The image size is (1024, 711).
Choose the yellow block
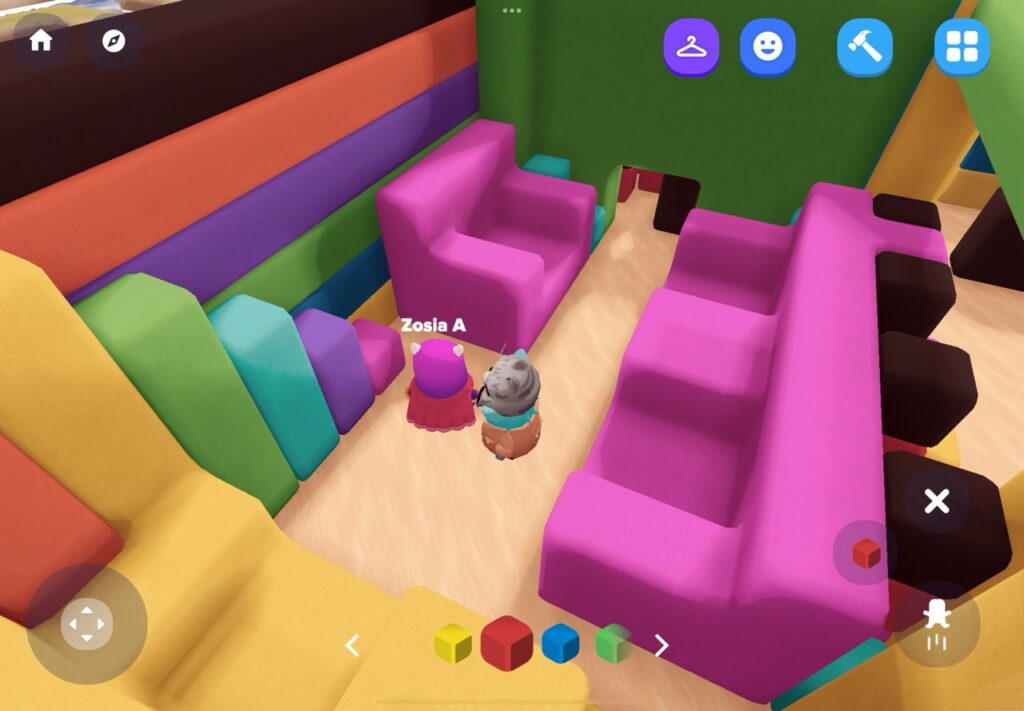click(453, 644)
